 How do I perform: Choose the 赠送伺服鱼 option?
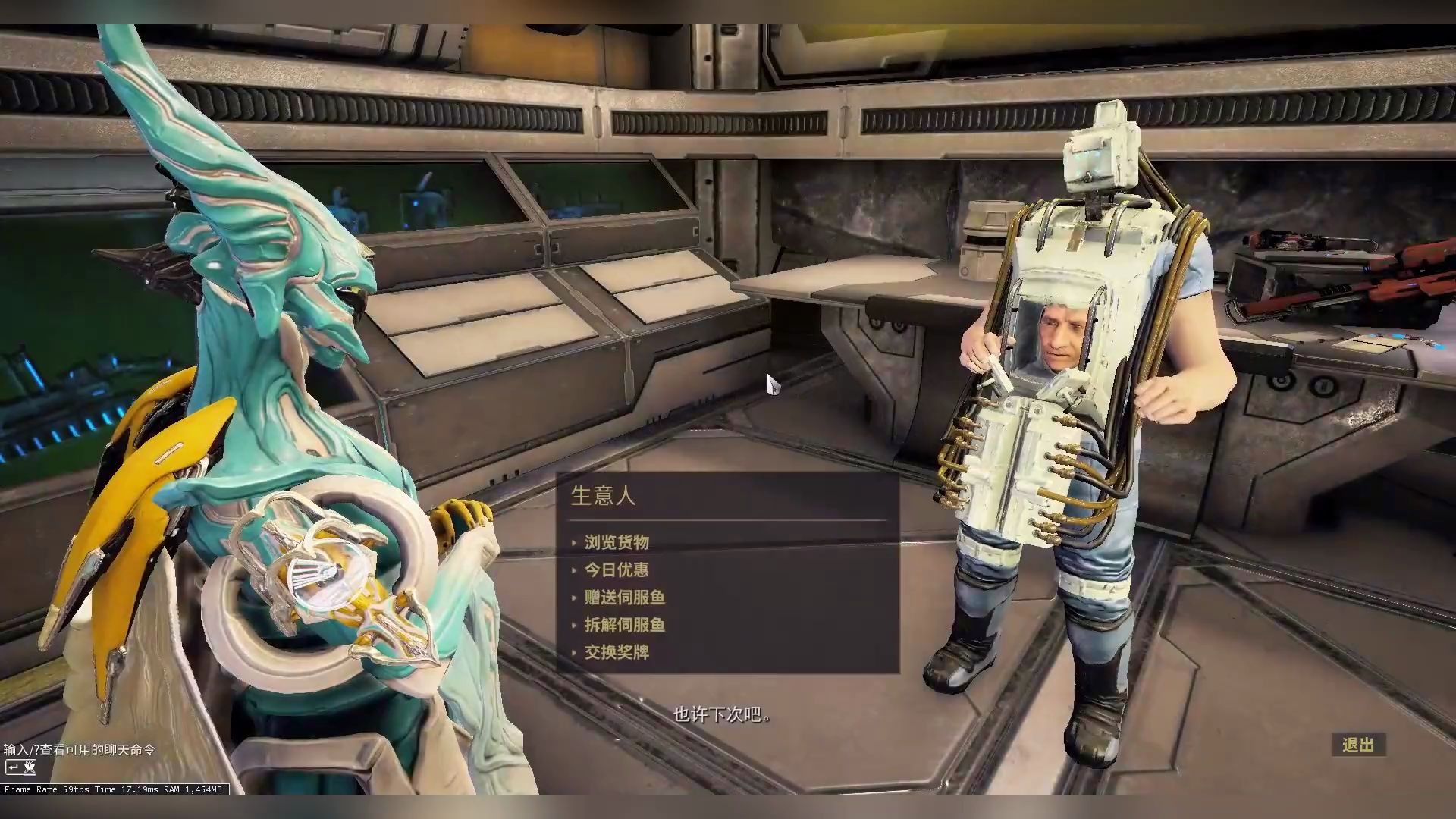pyautogui.click(x=624, y=598)
